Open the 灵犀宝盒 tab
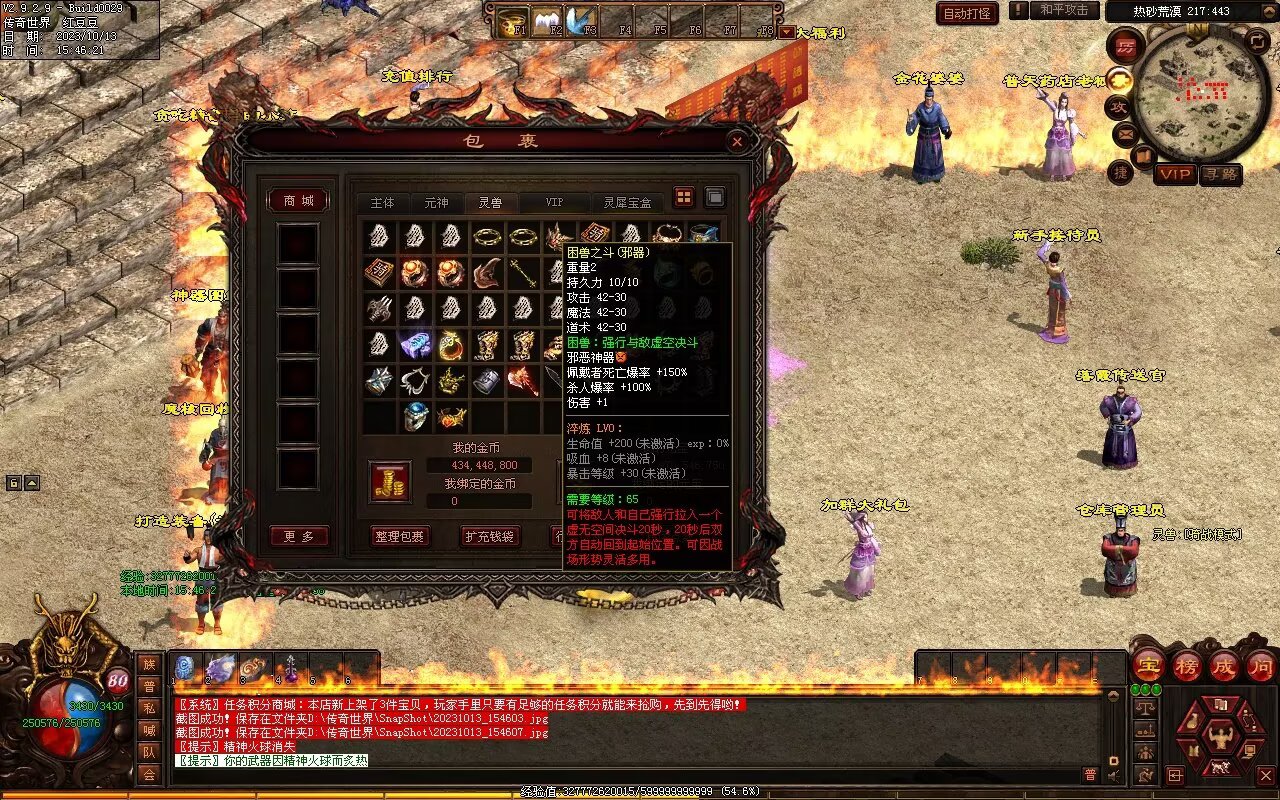Image resolution: width=1280 pixels, height=800 pixels. click(627, 202)
